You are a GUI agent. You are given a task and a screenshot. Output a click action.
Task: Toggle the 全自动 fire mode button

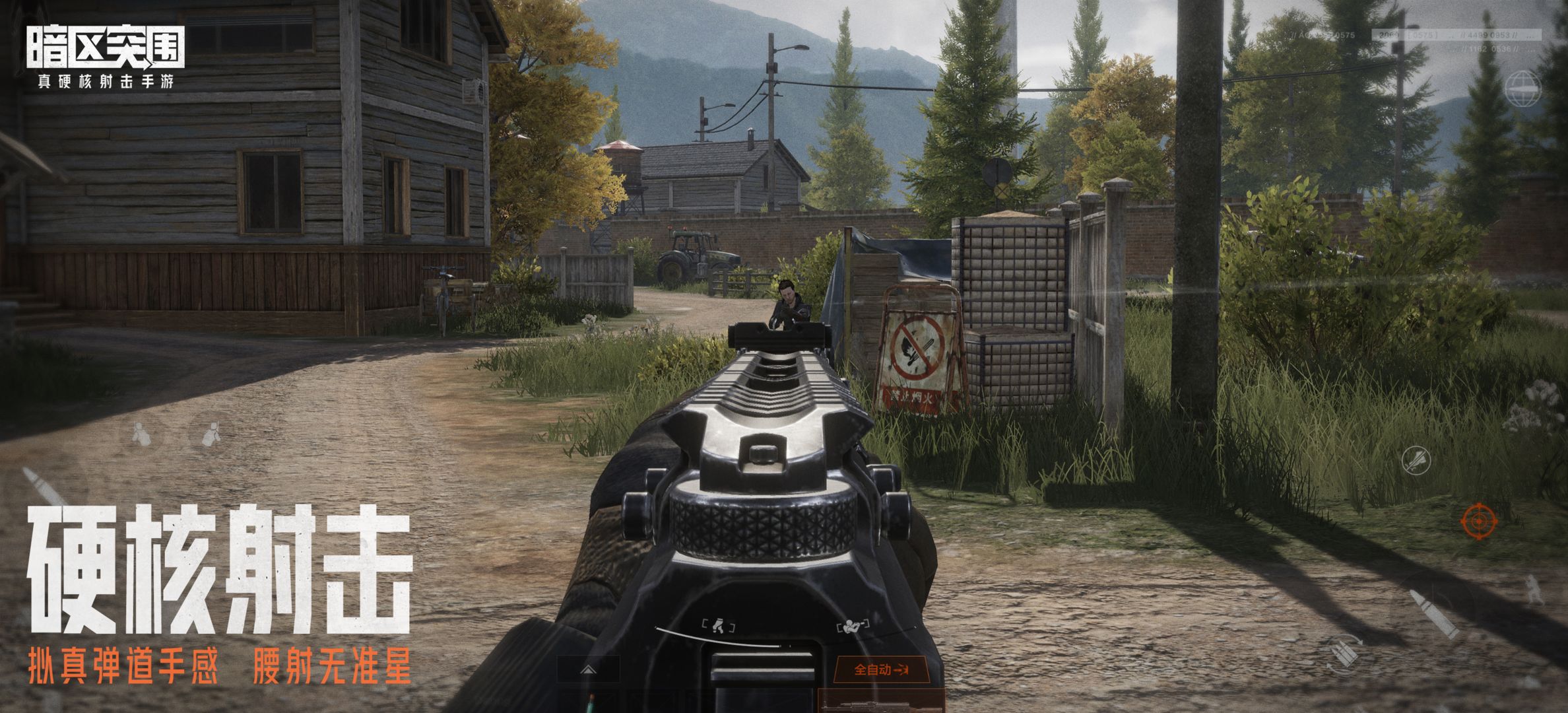pyautogui.click(x=882, y=670)
